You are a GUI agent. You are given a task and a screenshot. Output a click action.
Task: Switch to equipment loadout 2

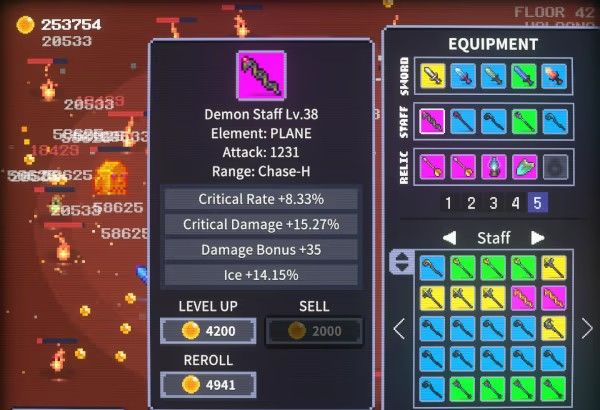pos(471,203)
